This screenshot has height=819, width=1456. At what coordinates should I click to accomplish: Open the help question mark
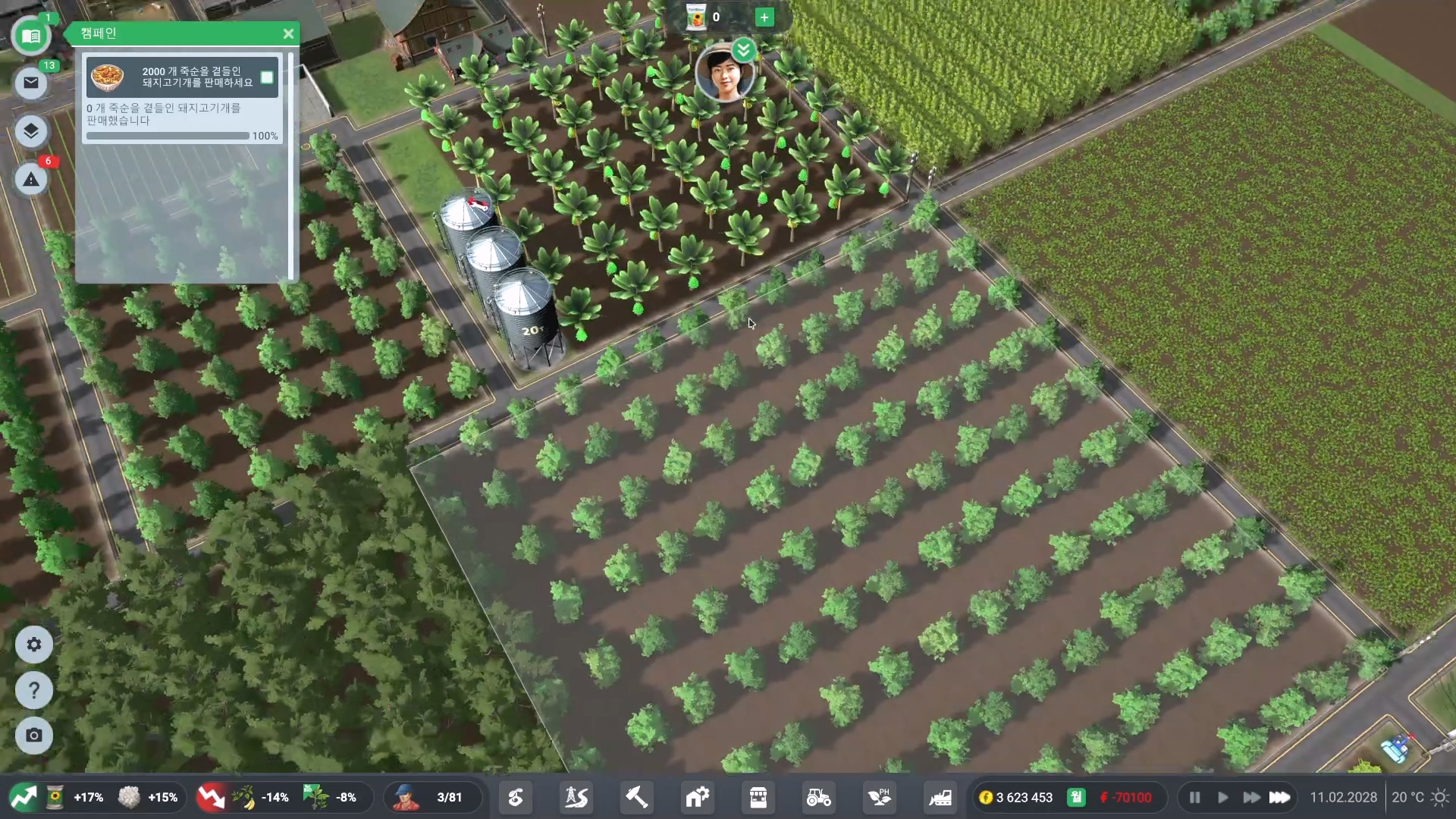pyautogui.click(x=34, y=691)
